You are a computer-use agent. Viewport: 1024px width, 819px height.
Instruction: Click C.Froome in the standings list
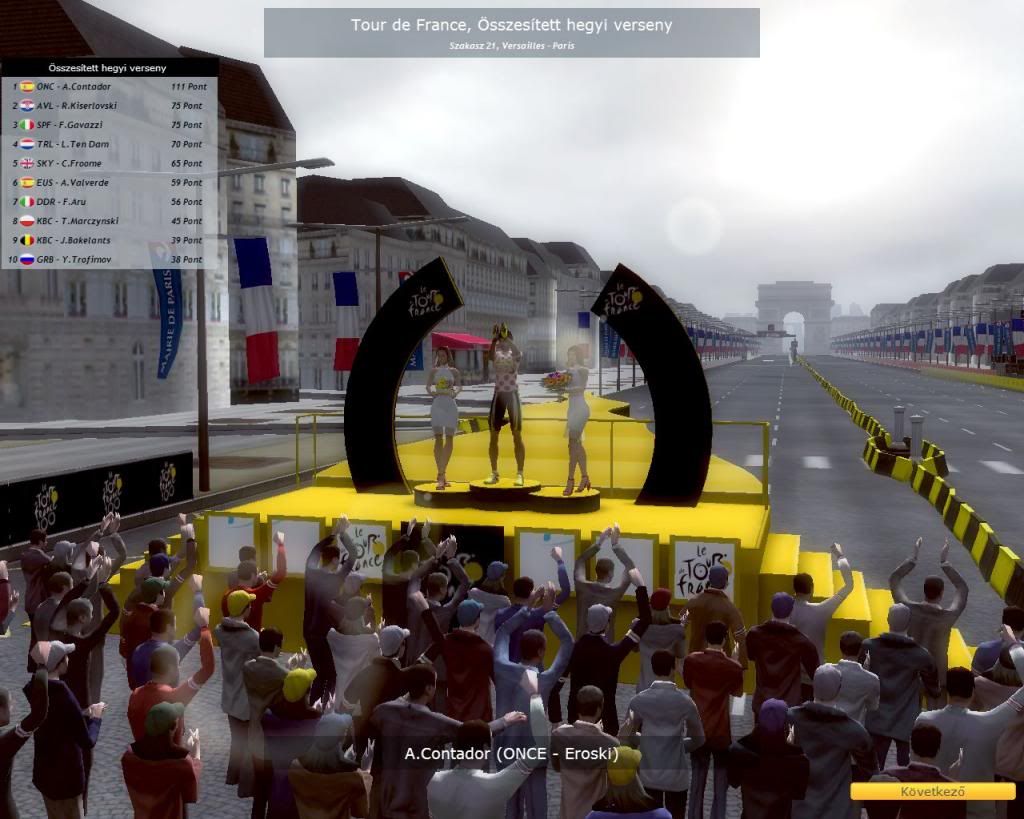tap(110, 164)
